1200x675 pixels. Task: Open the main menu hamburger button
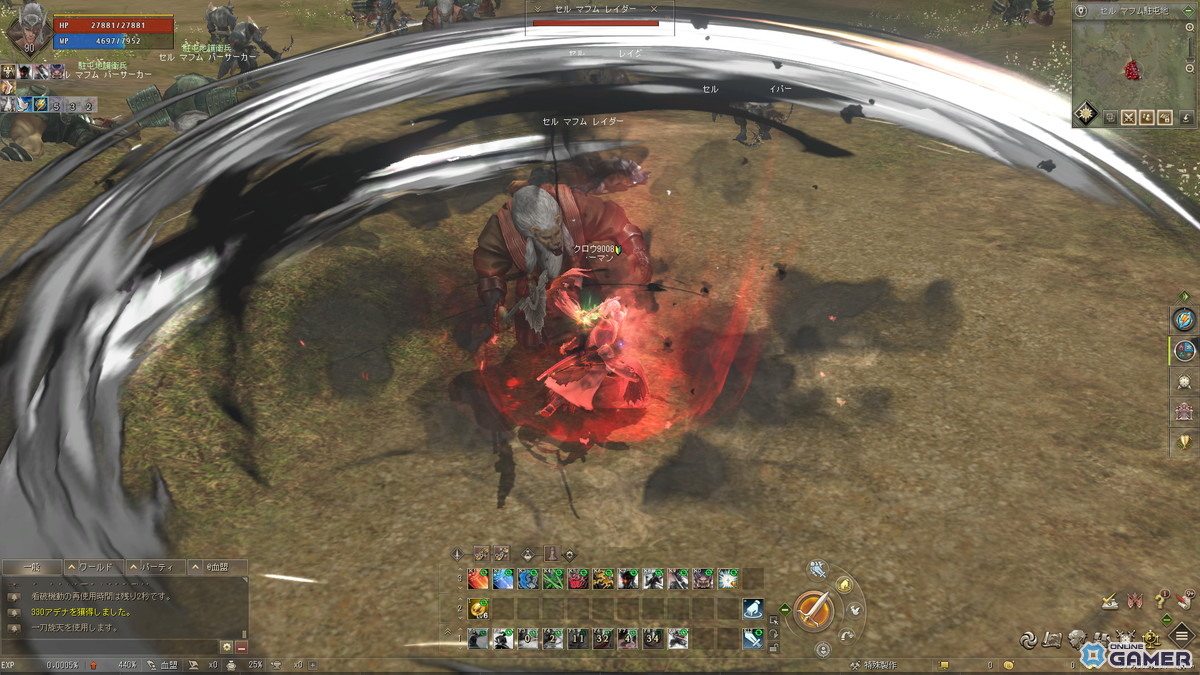click(x=1183, y=638)
